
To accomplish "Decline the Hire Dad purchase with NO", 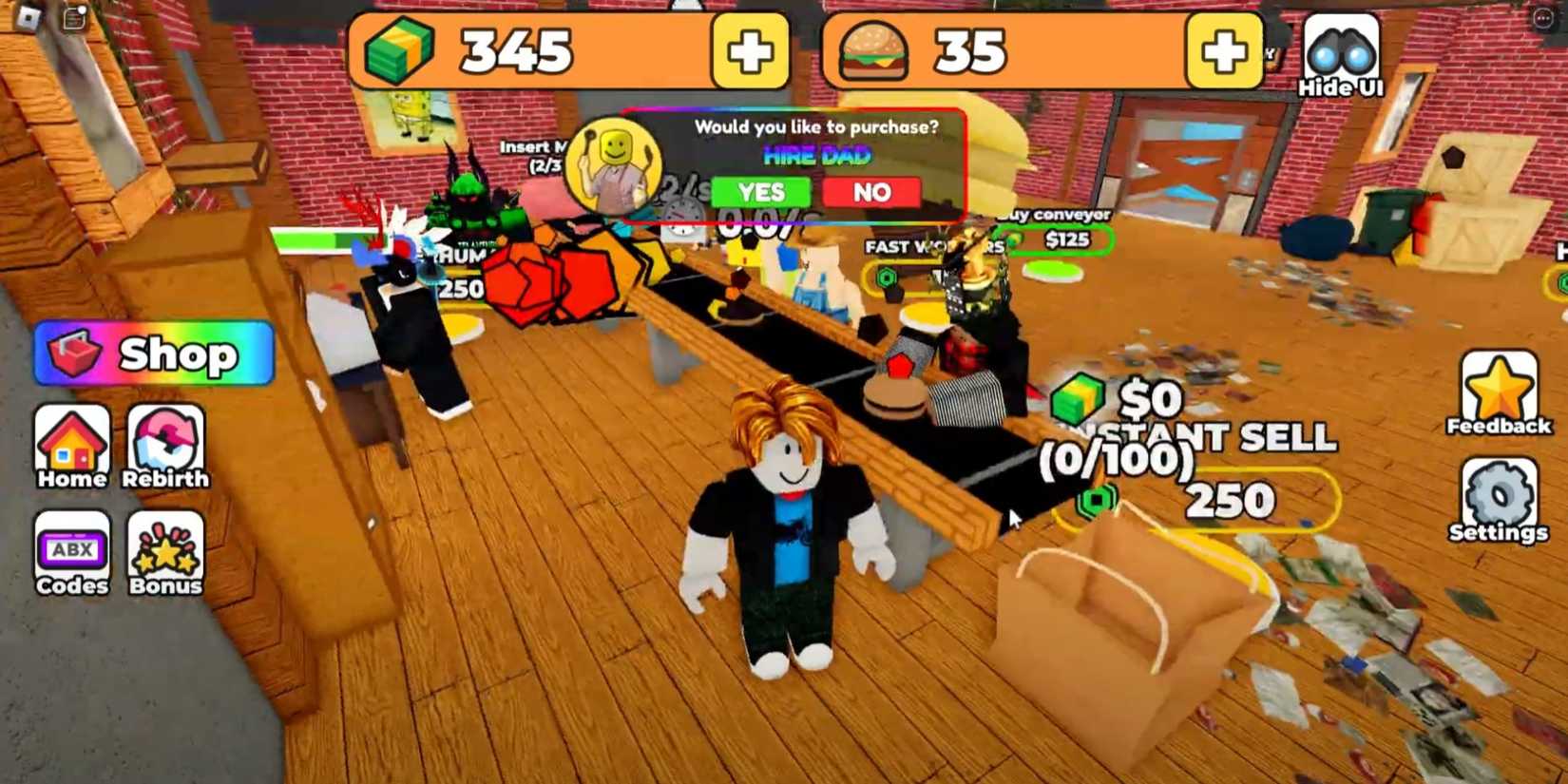I will tap(872, 192).
